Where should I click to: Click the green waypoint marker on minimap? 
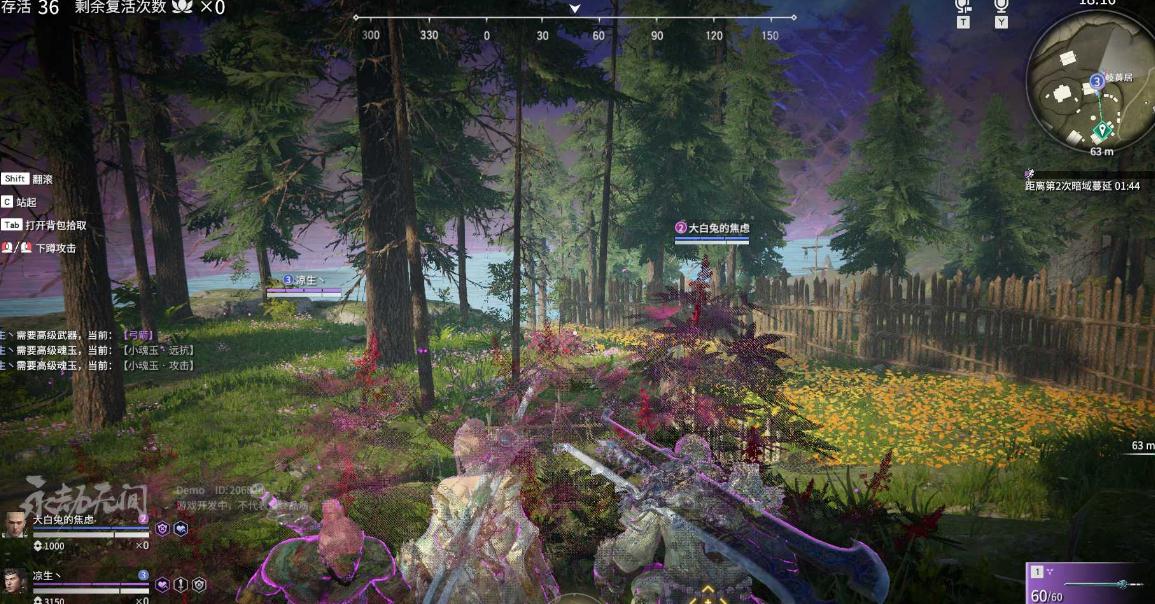(1102, 130)
